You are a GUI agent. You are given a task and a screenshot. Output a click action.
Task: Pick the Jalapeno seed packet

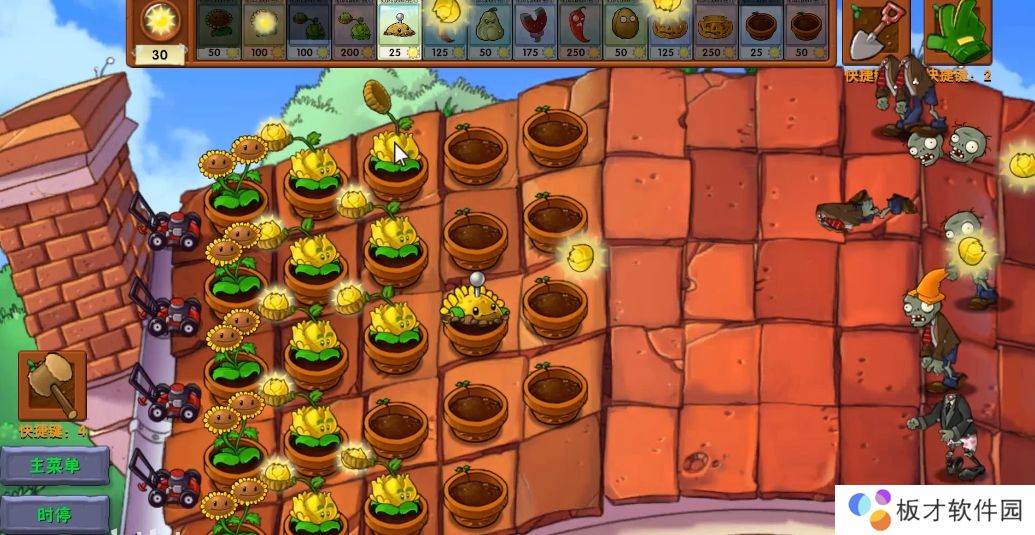tap(580, 30)
